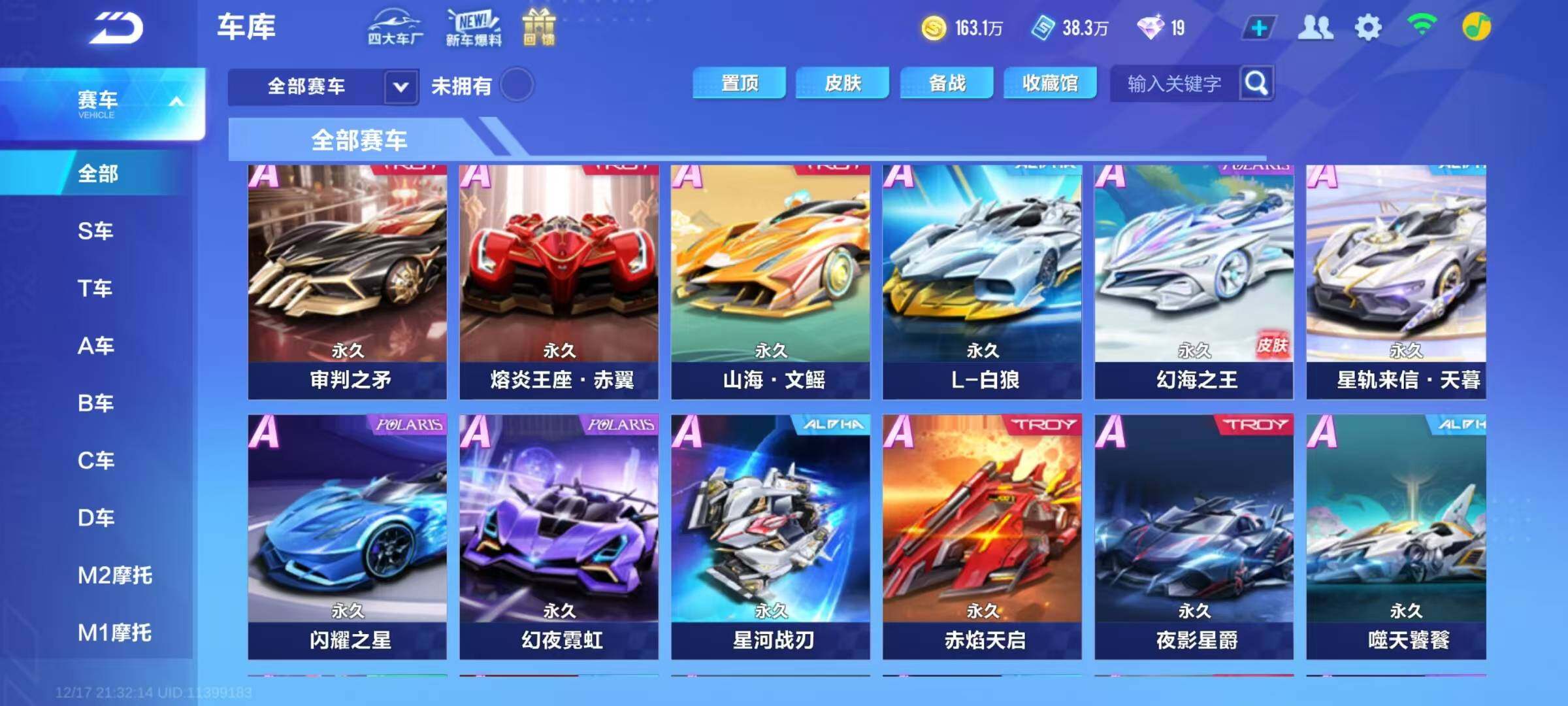Click the blue plus add-currency button
Screen dimensions: 1568x706
click(x=1259, y=28)
